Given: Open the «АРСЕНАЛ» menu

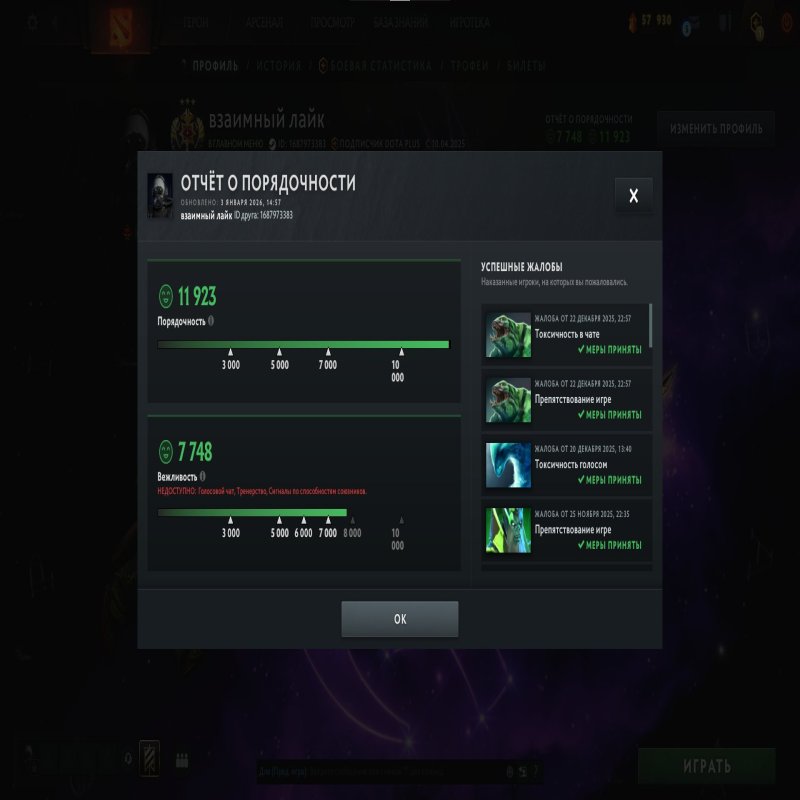Looking at the screenshot, I should point(264,22).
